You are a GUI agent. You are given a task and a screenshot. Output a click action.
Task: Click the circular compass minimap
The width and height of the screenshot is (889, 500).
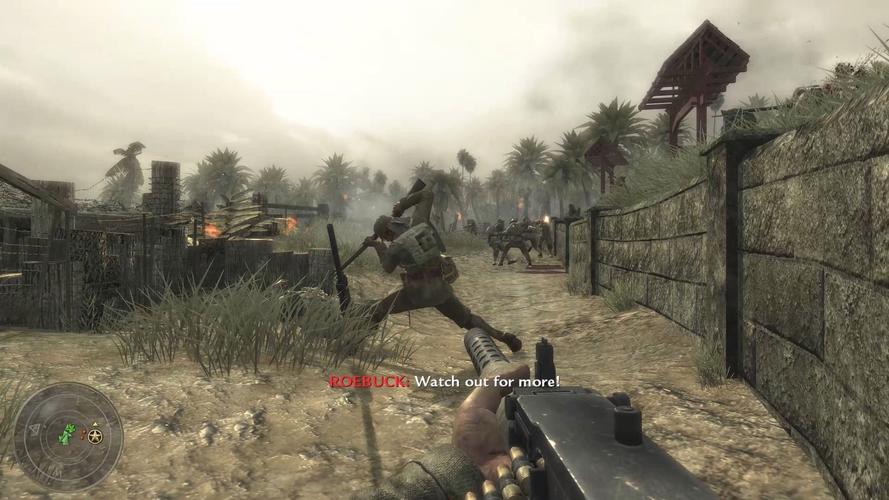point(68,436)
